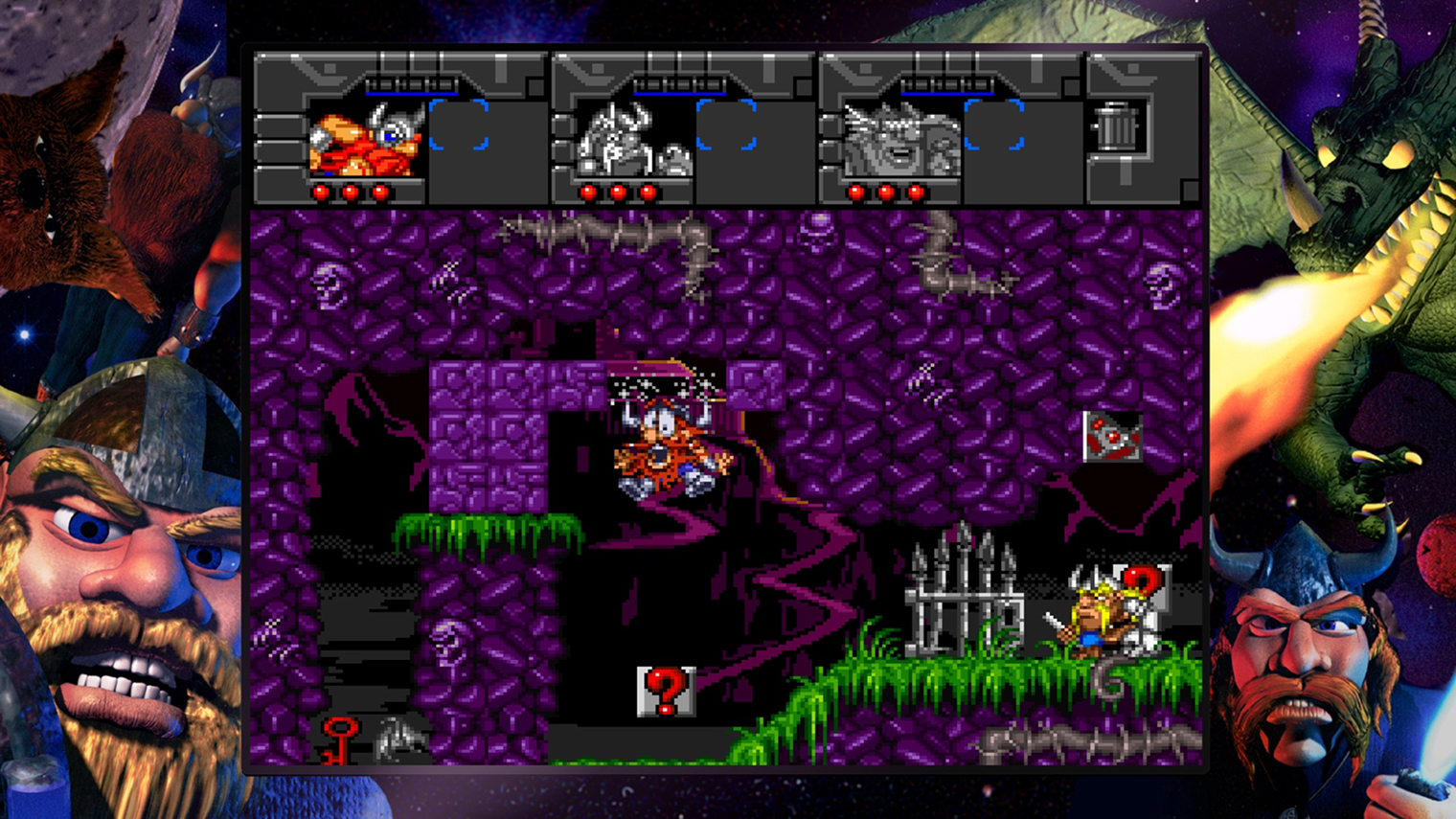This screenshot has width=1456, height=819.
Task: Click the bomb item box on the right wall
Action: 1113,436
